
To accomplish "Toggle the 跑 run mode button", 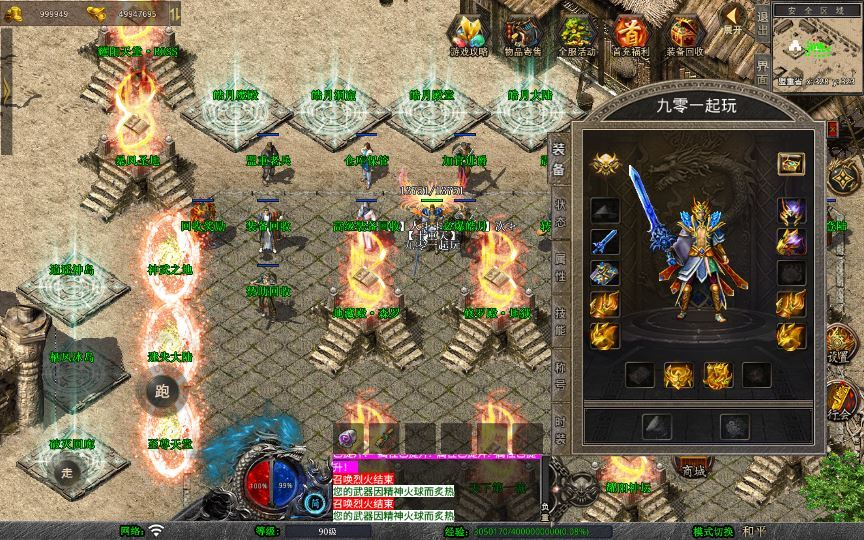I will click(x=161, y=392).
